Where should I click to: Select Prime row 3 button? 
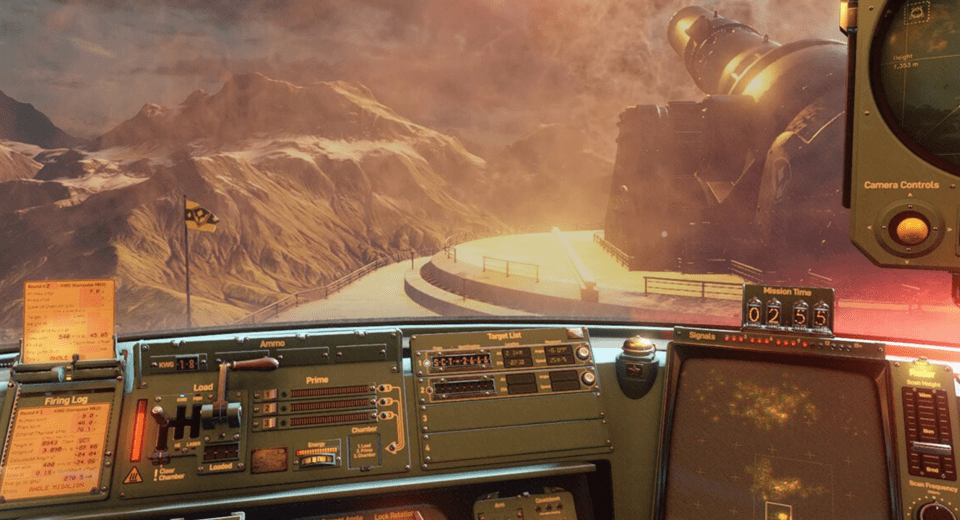[x=269, y=421]
